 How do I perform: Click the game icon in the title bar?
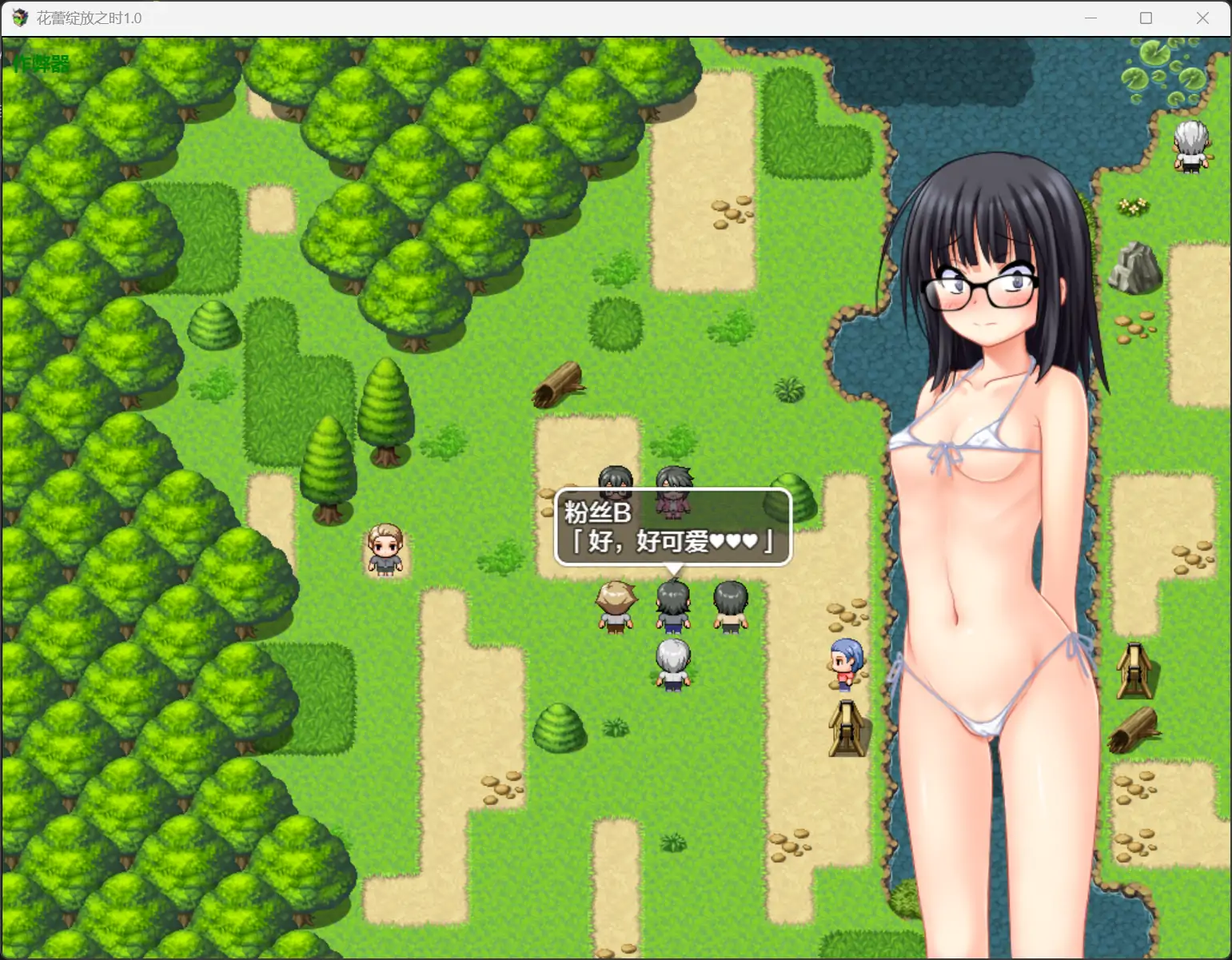(19, 18)
